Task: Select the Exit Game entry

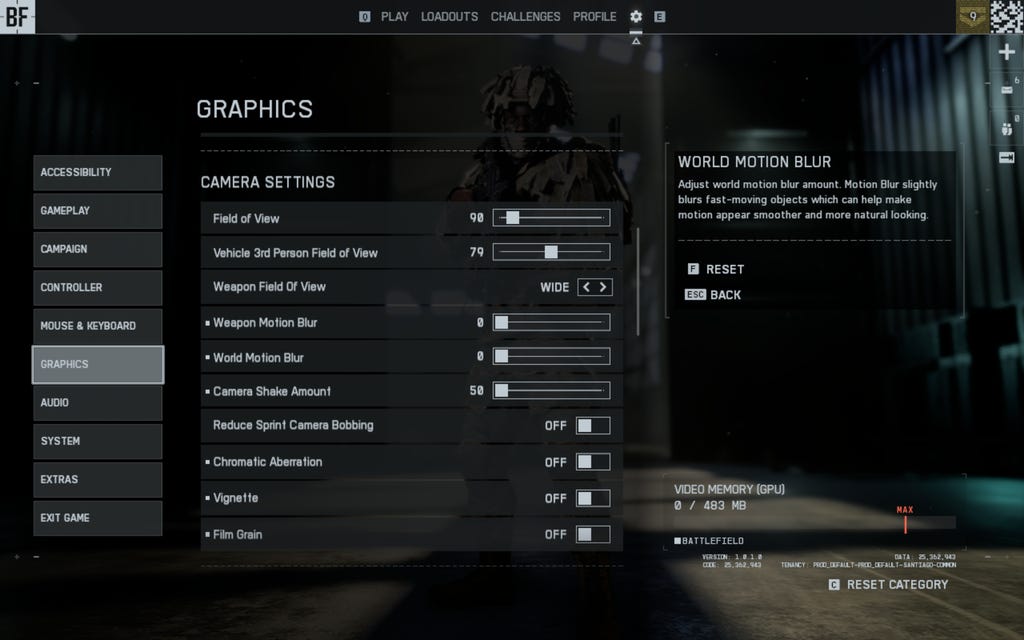Action: coord(97,518)
